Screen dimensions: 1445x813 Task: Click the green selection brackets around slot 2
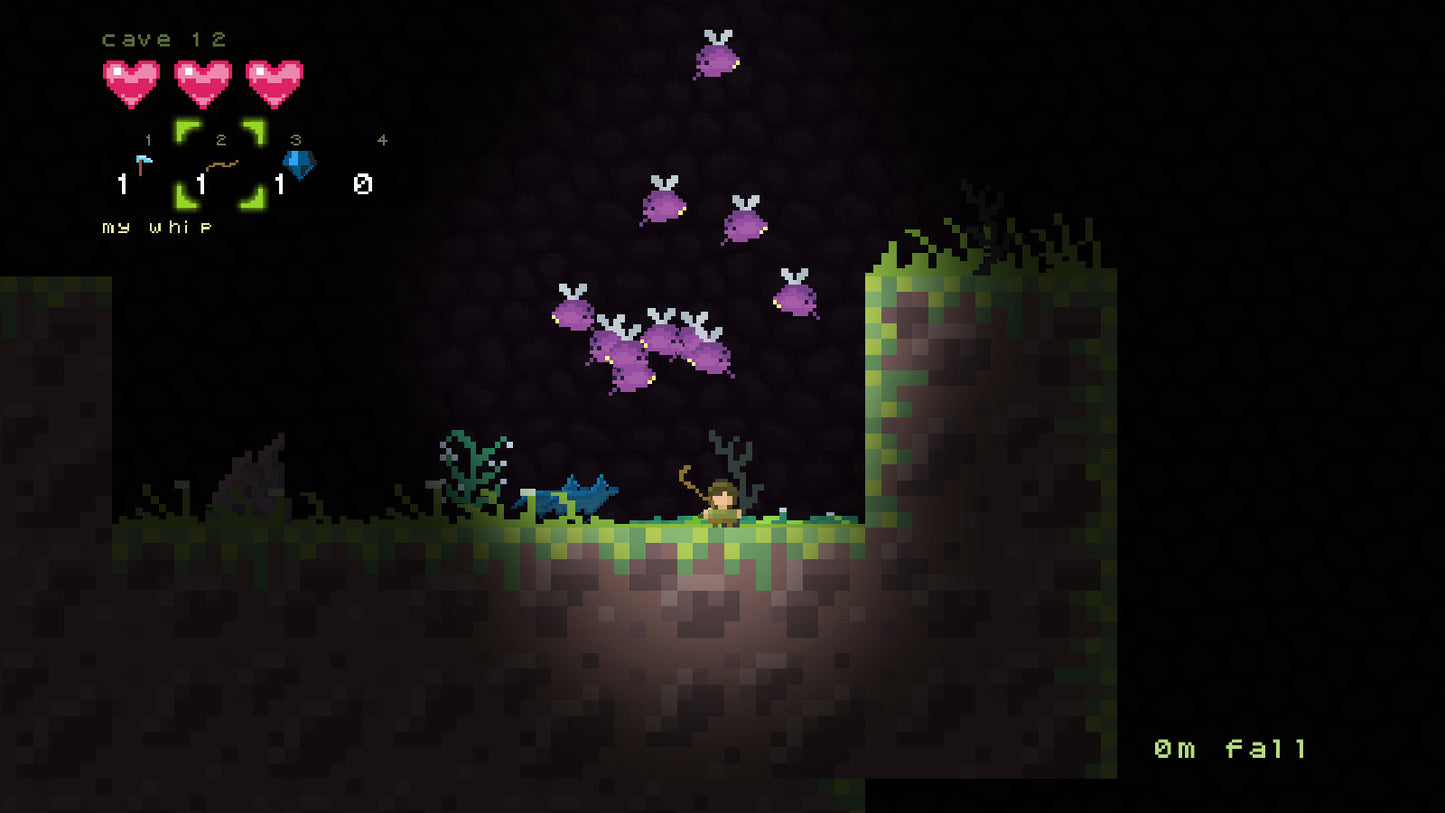tap(218, 165)
